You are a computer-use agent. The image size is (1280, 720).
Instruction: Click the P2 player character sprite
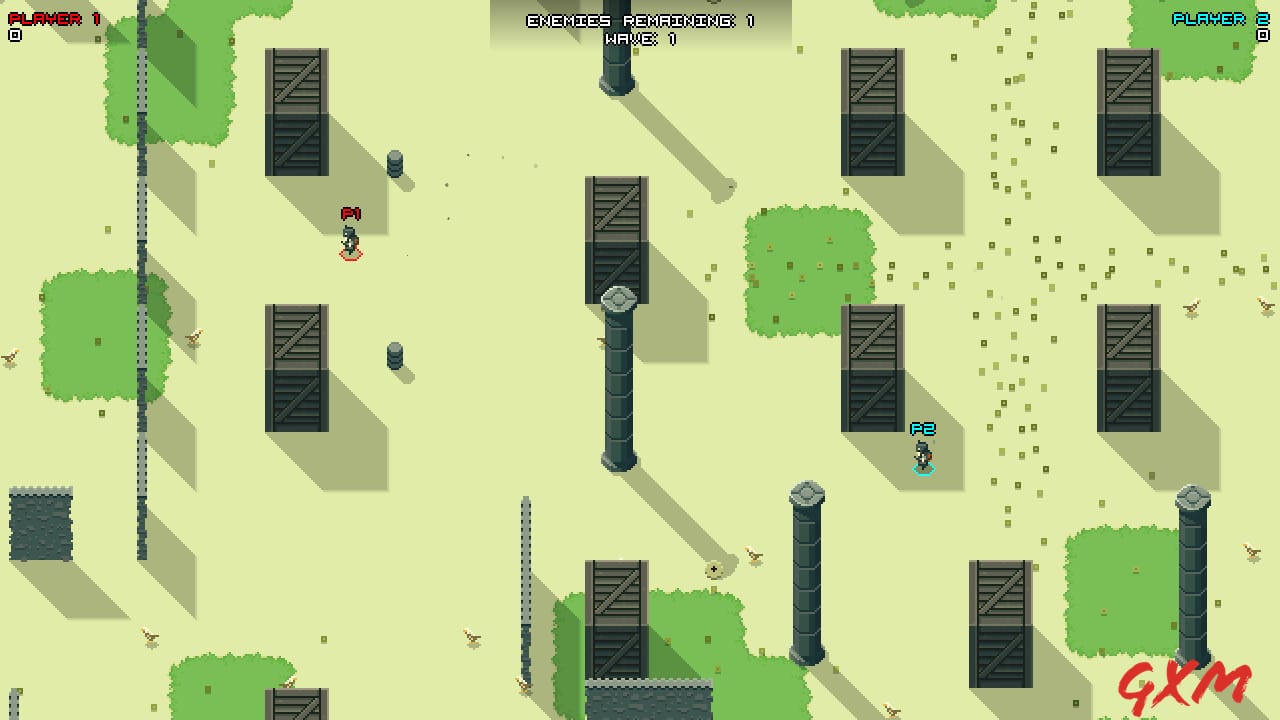[921, 455]
